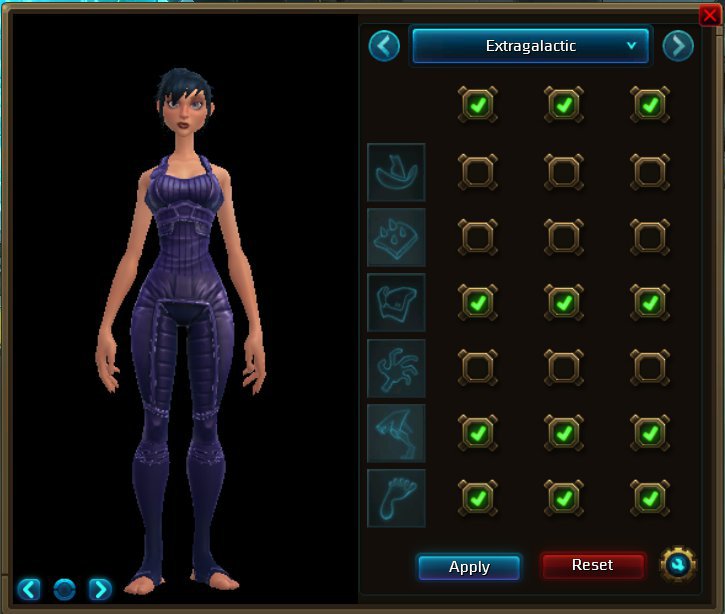Open the Extragalactic dropdown list
Viewport: 725px width, 614px height.
point(531,46)
